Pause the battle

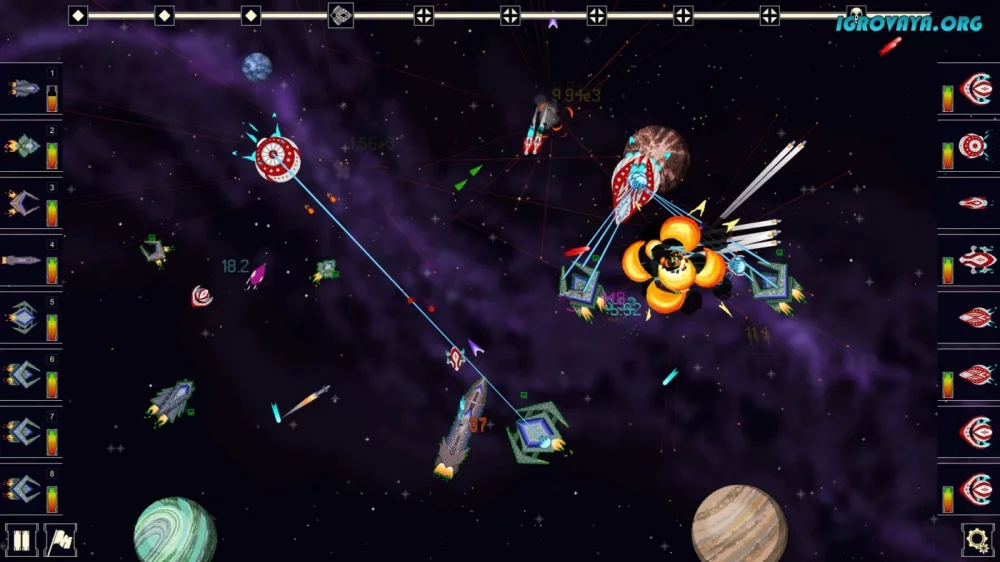tap(21, 540)
